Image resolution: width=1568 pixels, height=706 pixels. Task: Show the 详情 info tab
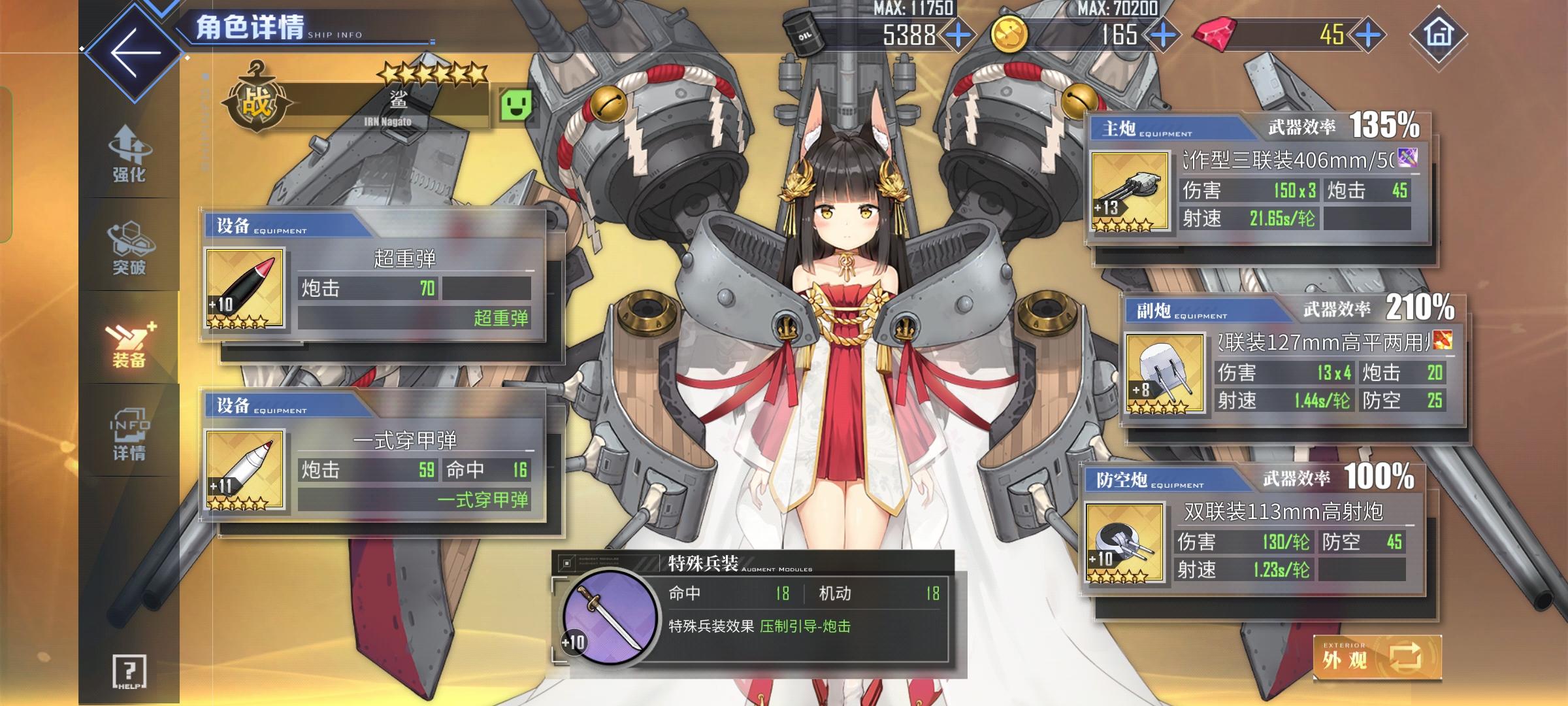[129, 434]
